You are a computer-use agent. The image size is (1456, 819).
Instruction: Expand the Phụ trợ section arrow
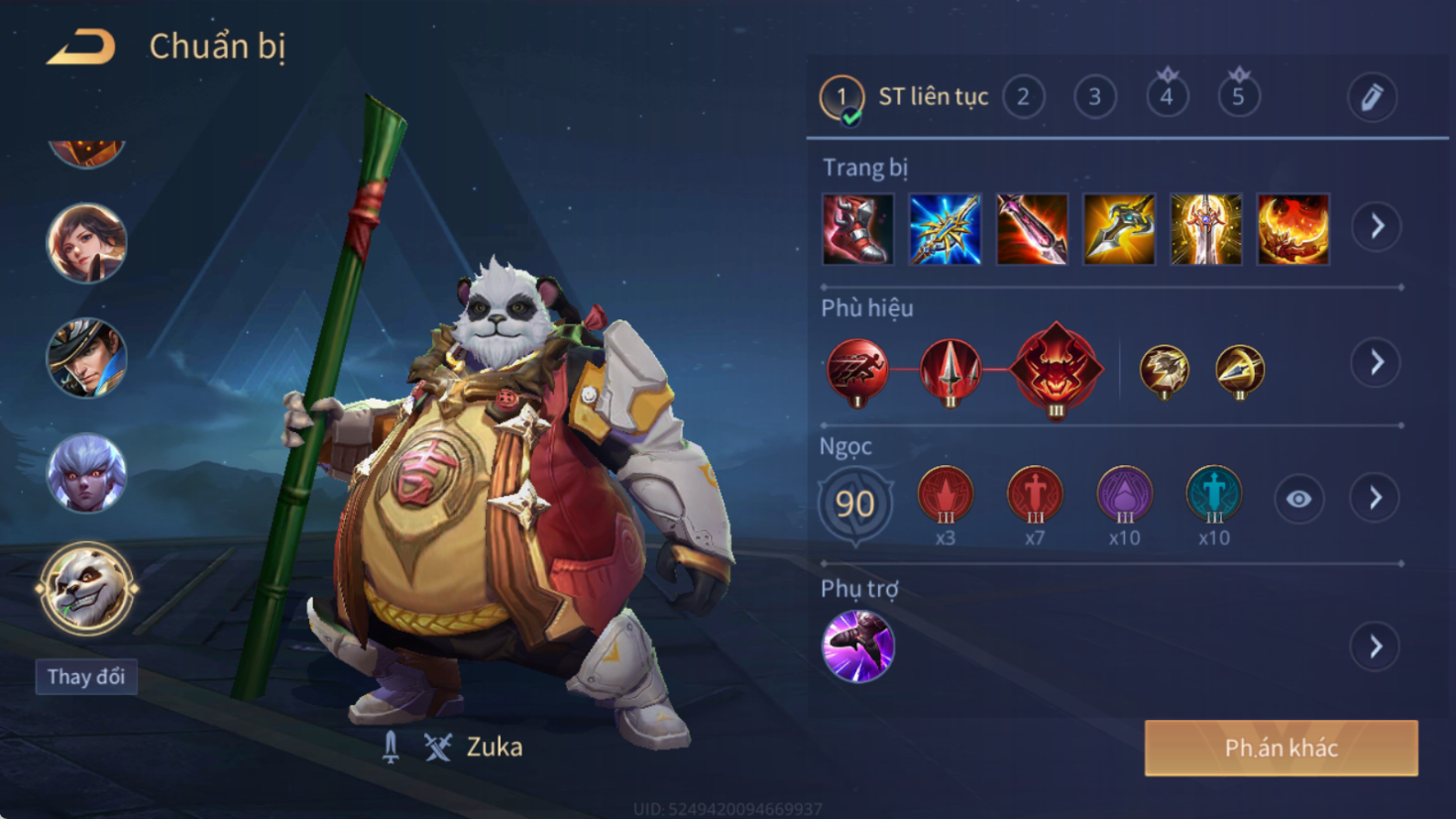click(x=1376, y=647)
